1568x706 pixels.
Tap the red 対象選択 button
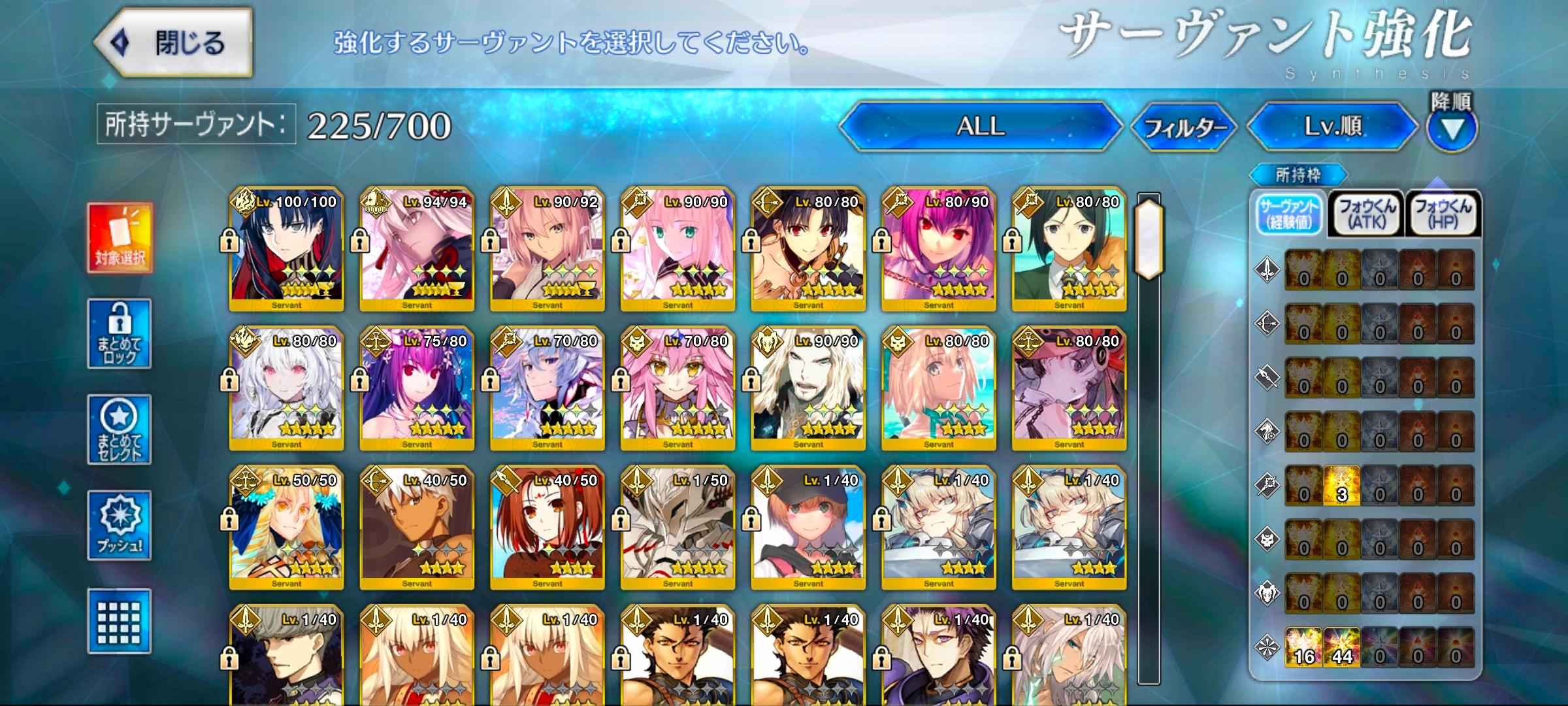pos(120,237)
